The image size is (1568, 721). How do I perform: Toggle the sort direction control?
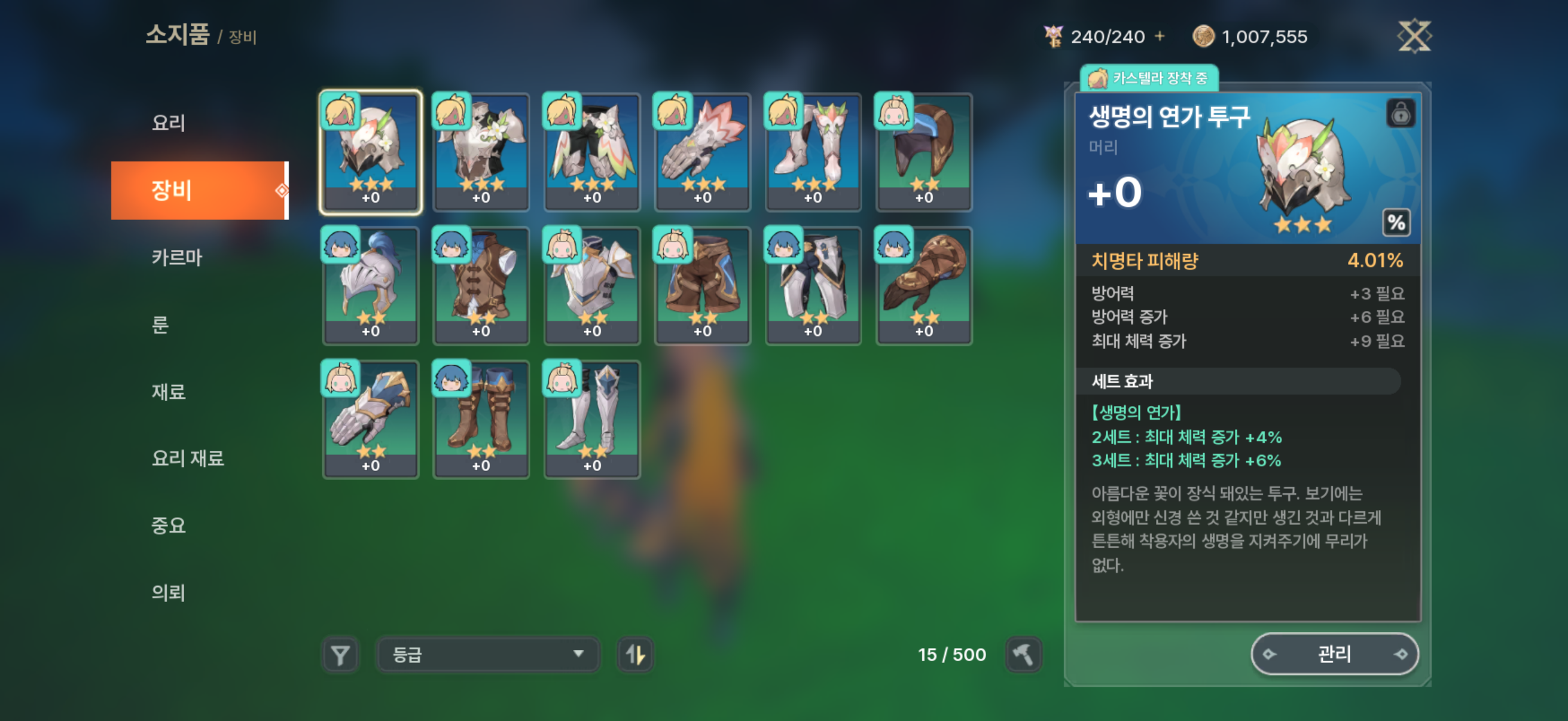pyautogui.click(x=635, y=655)
